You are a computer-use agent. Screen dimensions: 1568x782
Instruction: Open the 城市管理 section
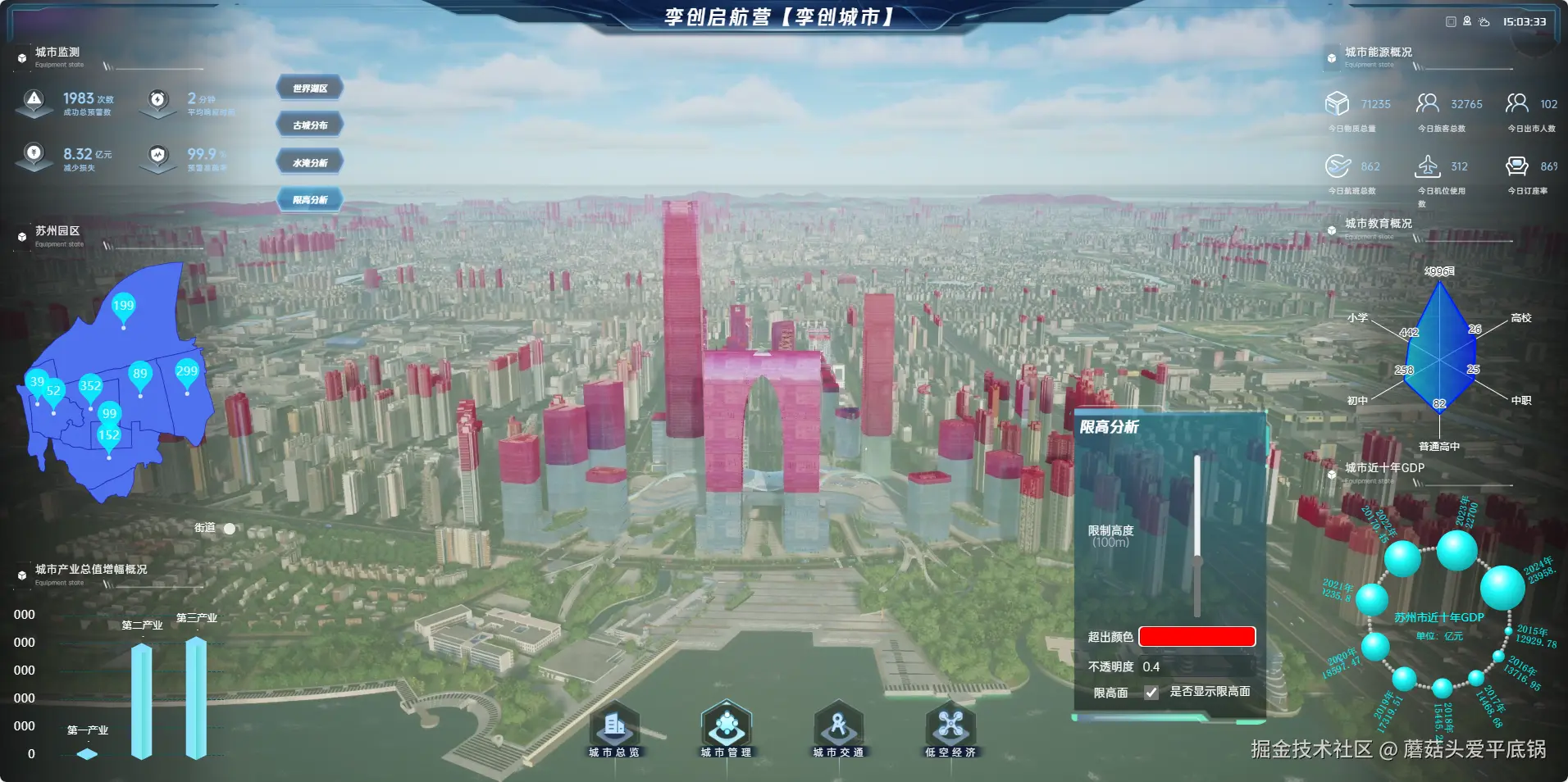point(726,728)
